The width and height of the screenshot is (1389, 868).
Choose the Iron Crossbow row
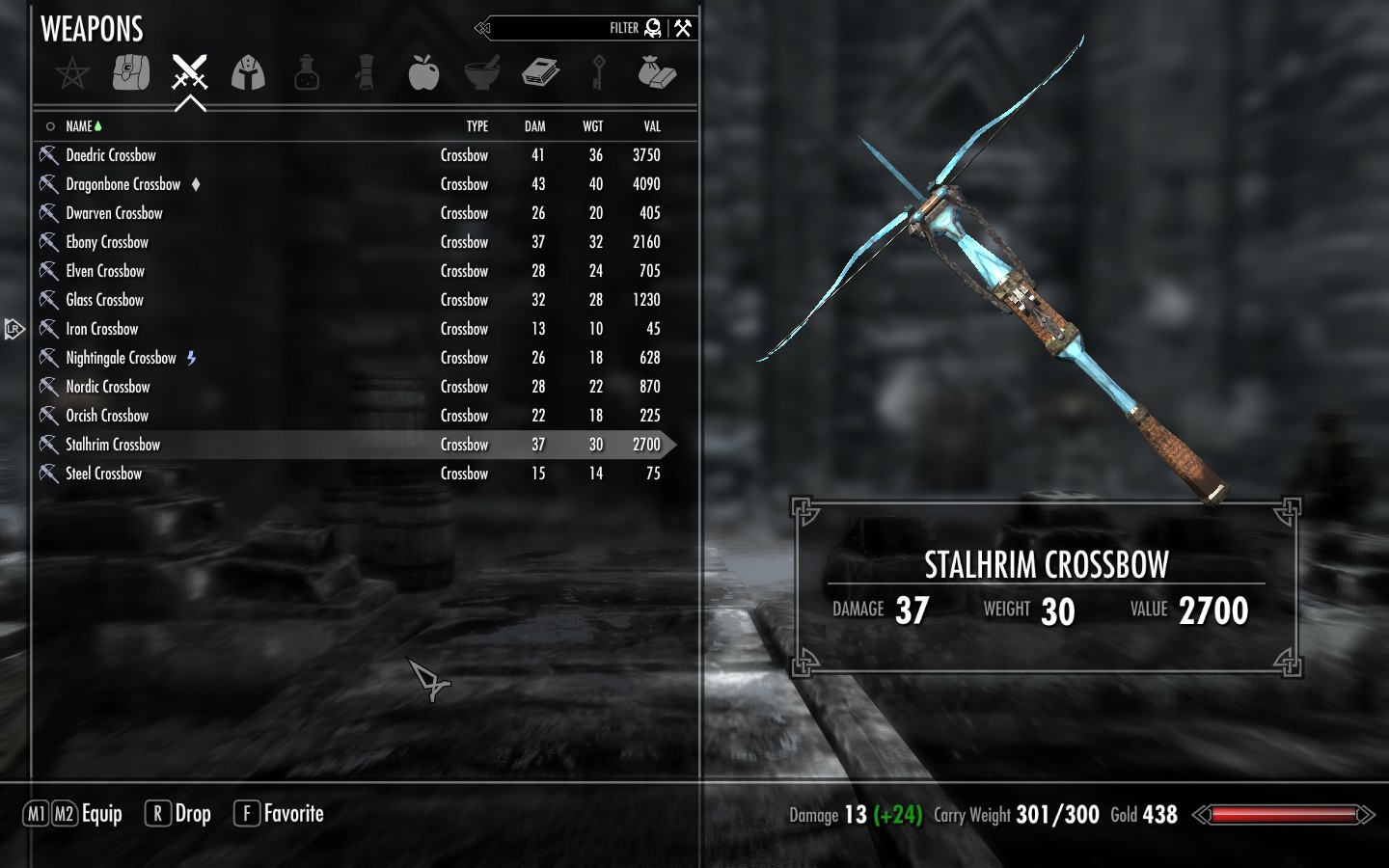pyautogui.click(x=101, y=329)
